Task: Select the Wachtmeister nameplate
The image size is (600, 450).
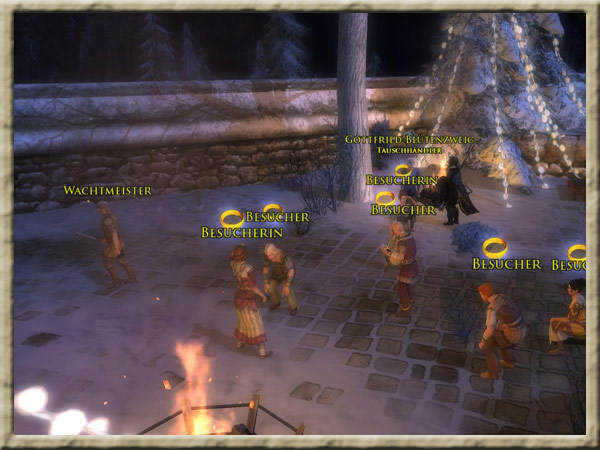Action: coord(108,190)
